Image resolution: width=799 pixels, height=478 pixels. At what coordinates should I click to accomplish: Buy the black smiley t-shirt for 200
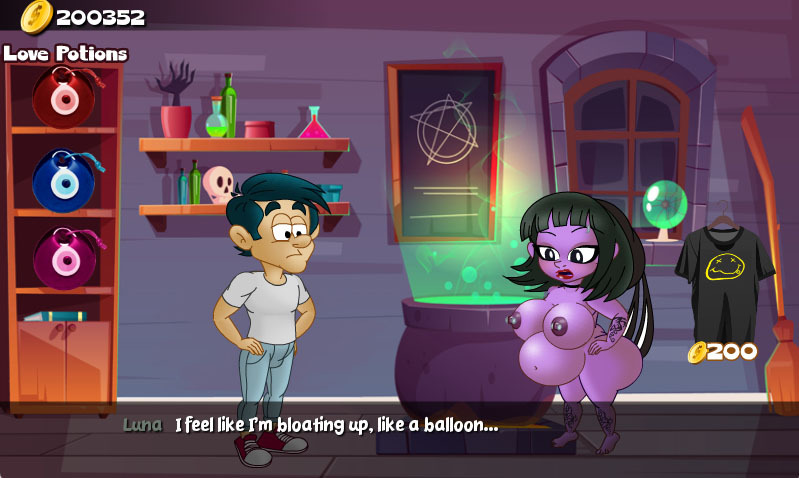[x=724, y=272]
